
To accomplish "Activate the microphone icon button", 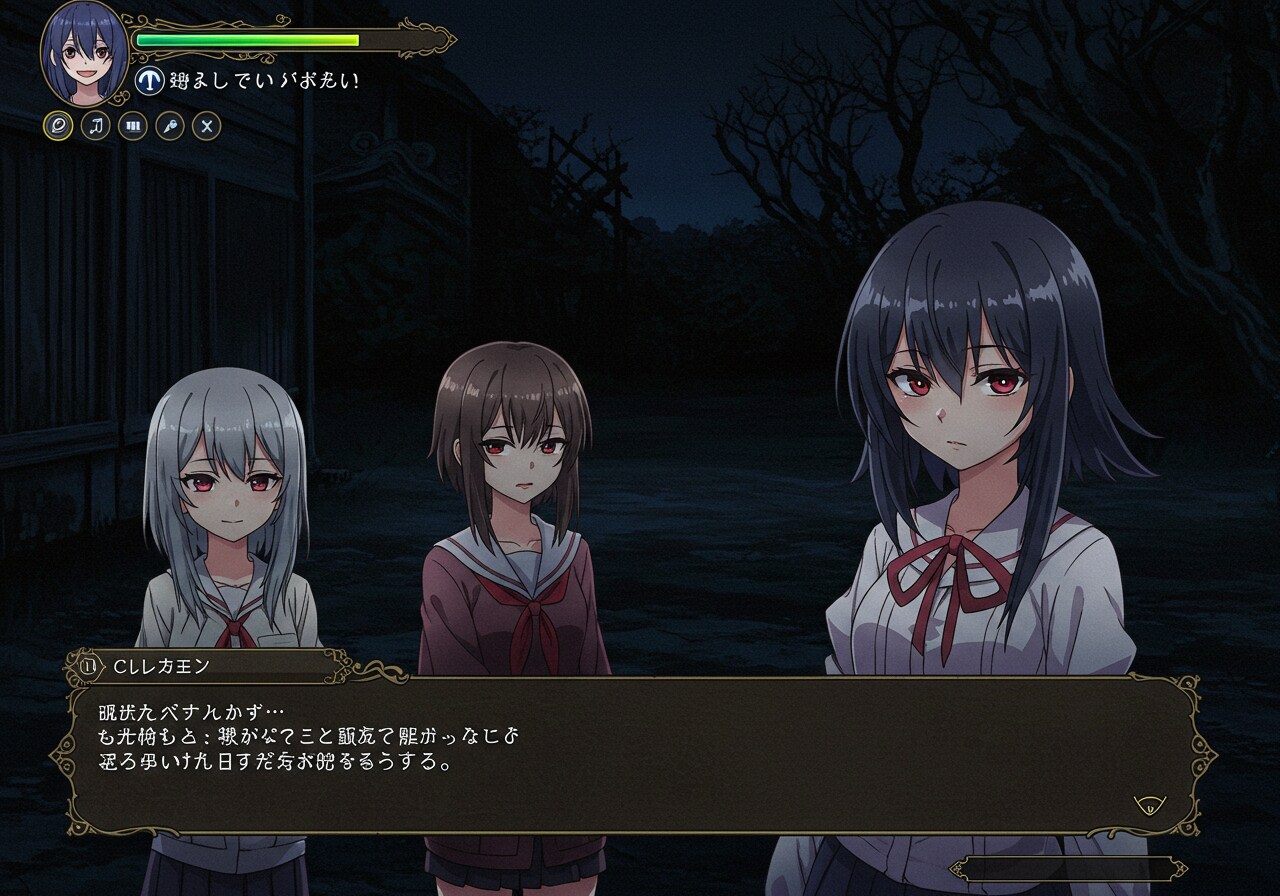I will 169,126.
